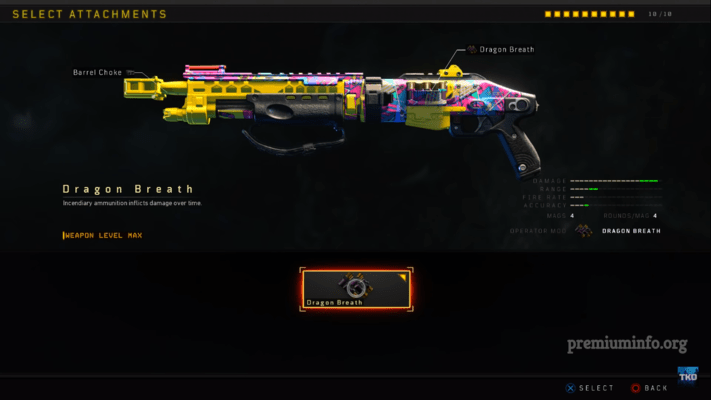The height and width of the screenshot is (400, 711).
Task: Choose the Barrel Choke attachment label
Action: pos(98,72)
